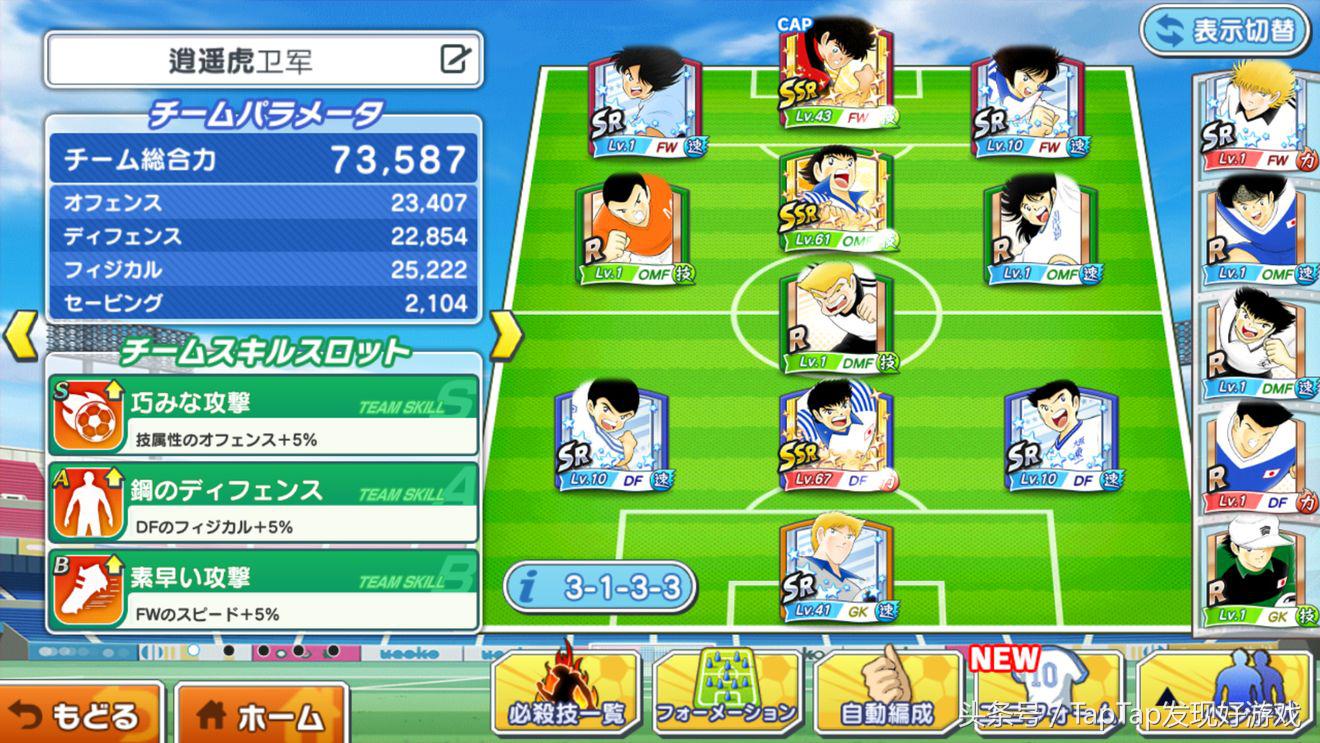Select the 鋼のディフェンス A team skill slot
The width and height of the screenshot is (1320, 743).
264,502
